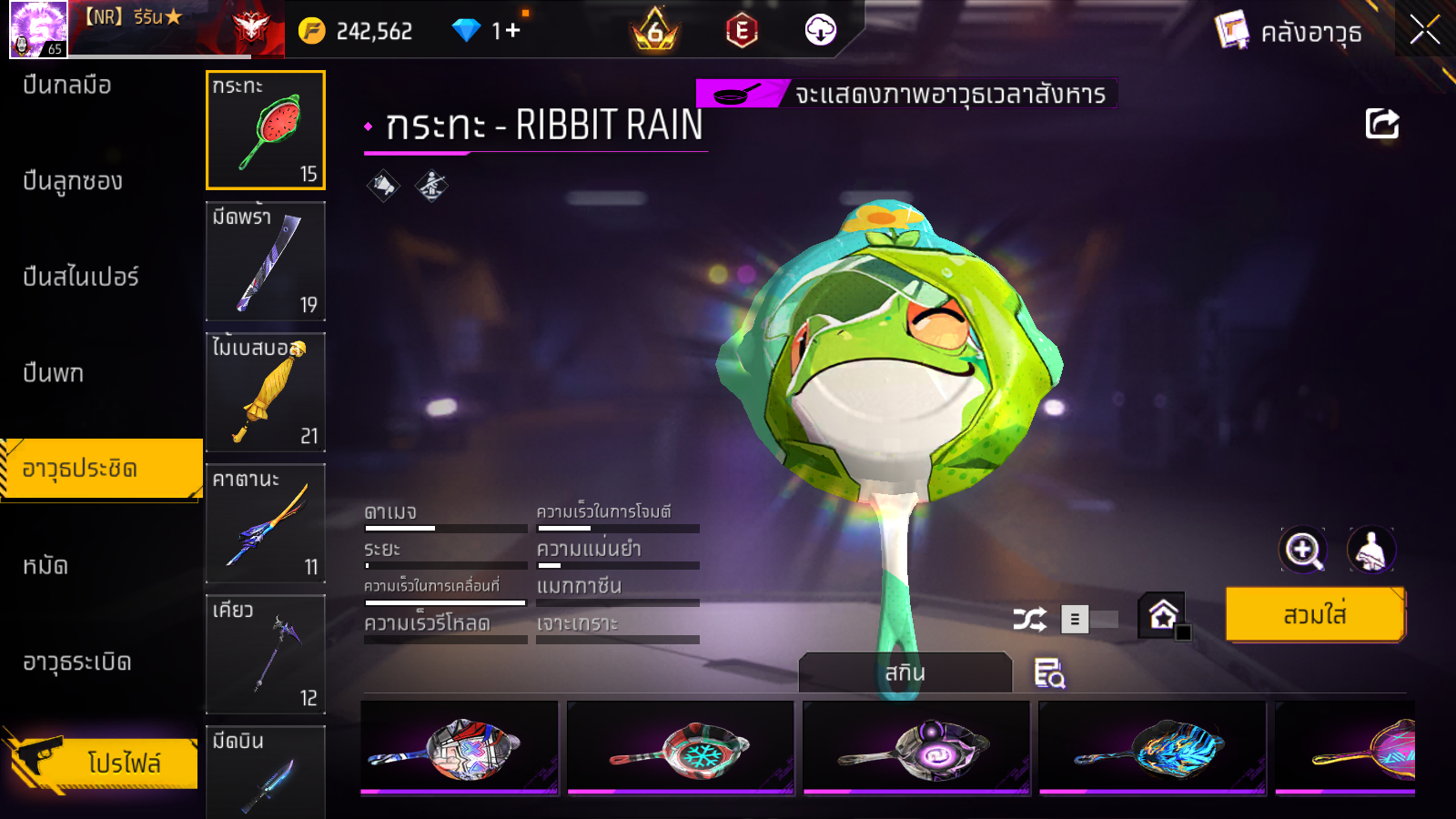
Task: Switch to the อาวุธระเบิด category
Action: point(77,662)
